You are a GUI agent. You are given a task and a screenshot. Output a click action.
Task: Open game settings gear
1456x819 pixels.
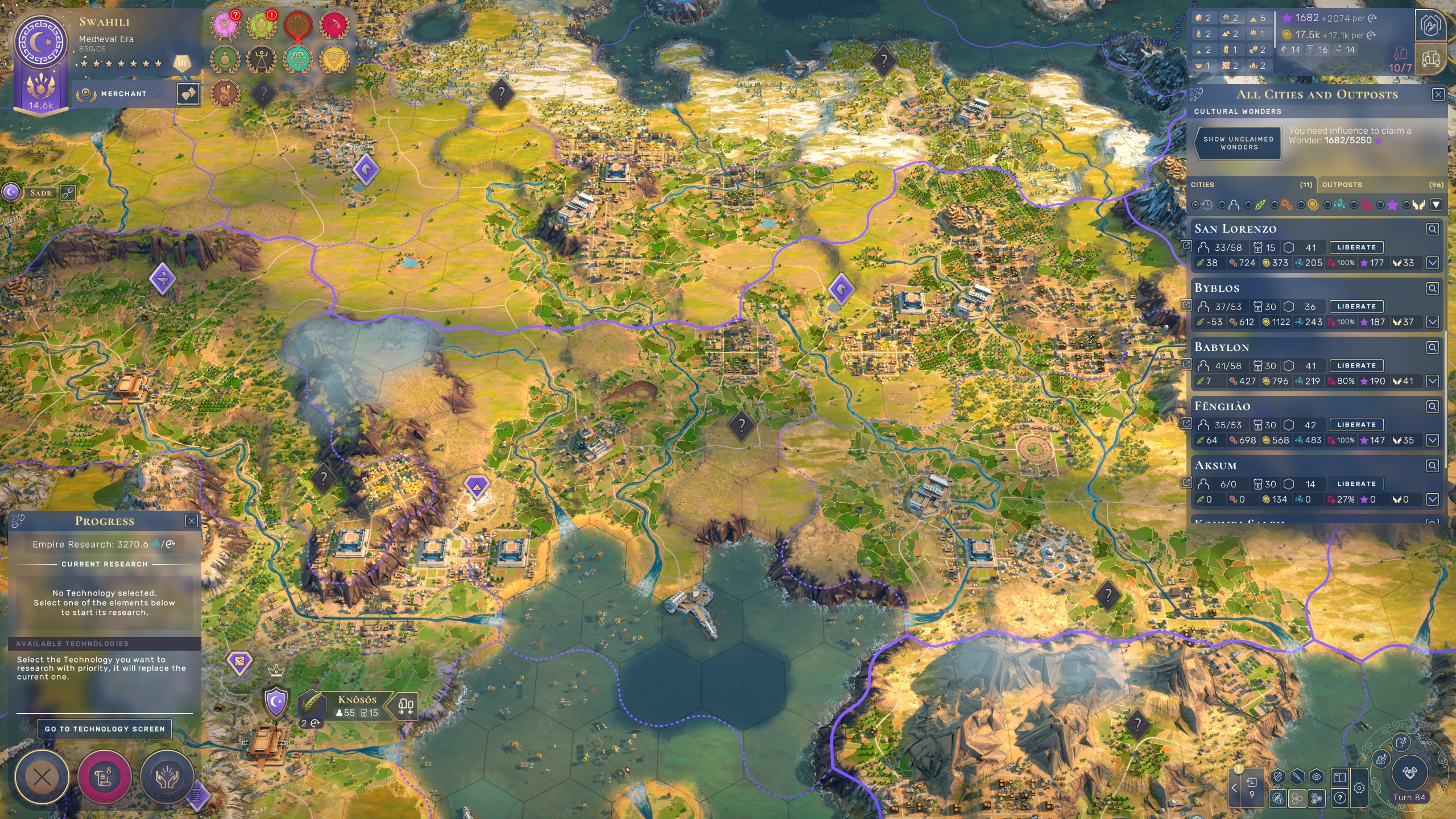click(x=1359, y=788)
